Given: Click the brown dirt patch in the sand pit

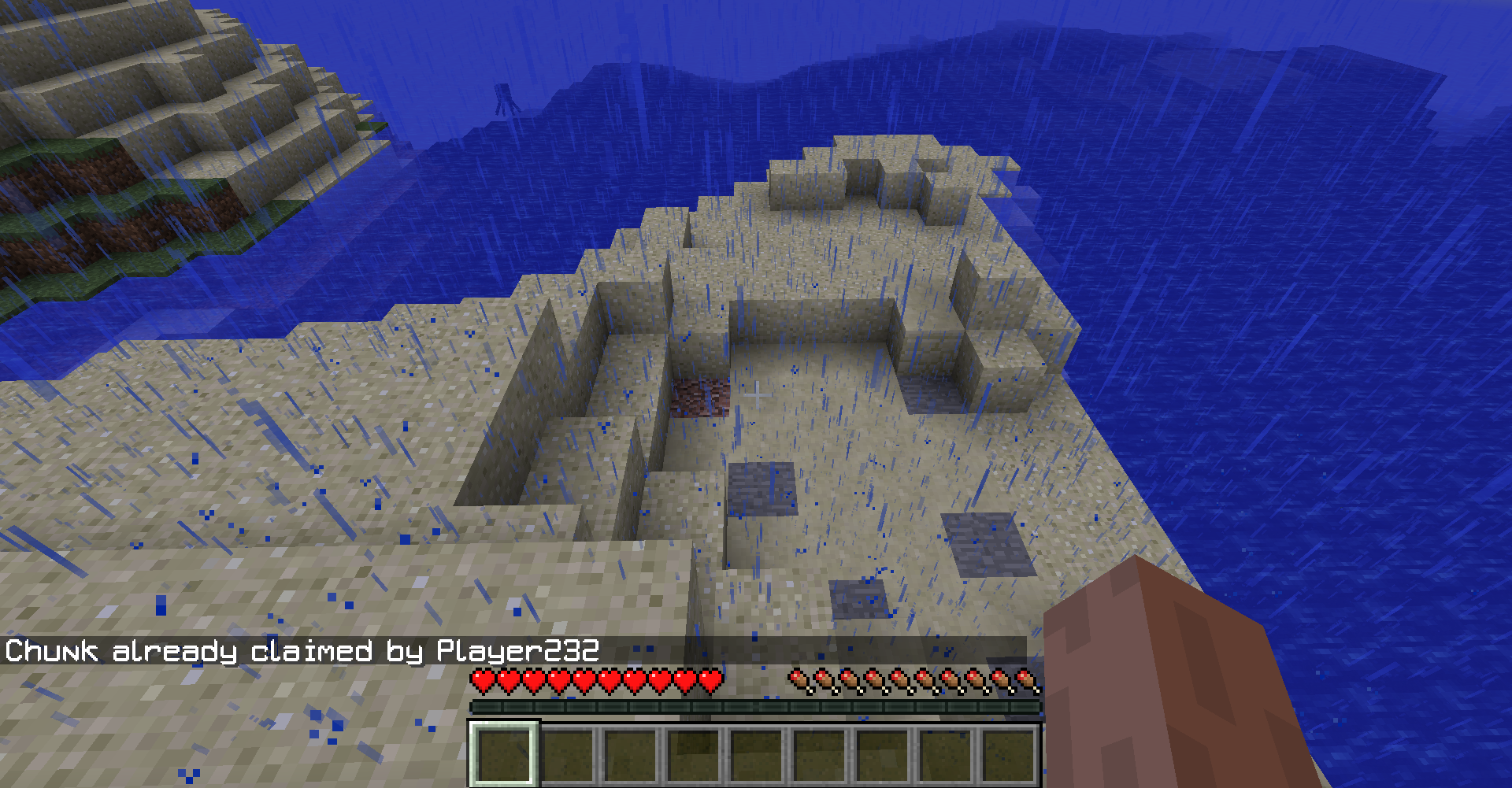Looking at the screenshot, I should pyautogui.click(x=701, y=399).
